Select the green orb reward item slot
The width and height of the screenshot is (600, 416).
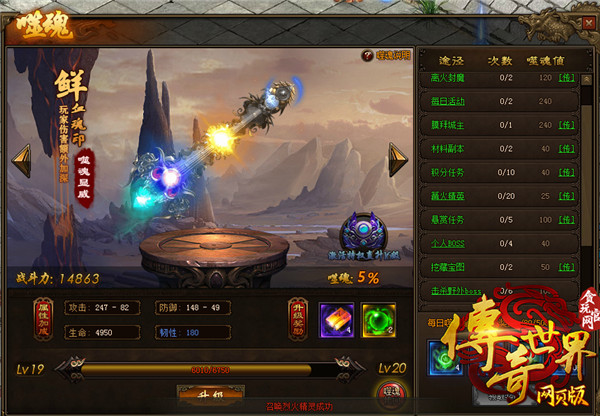point(379,320)
